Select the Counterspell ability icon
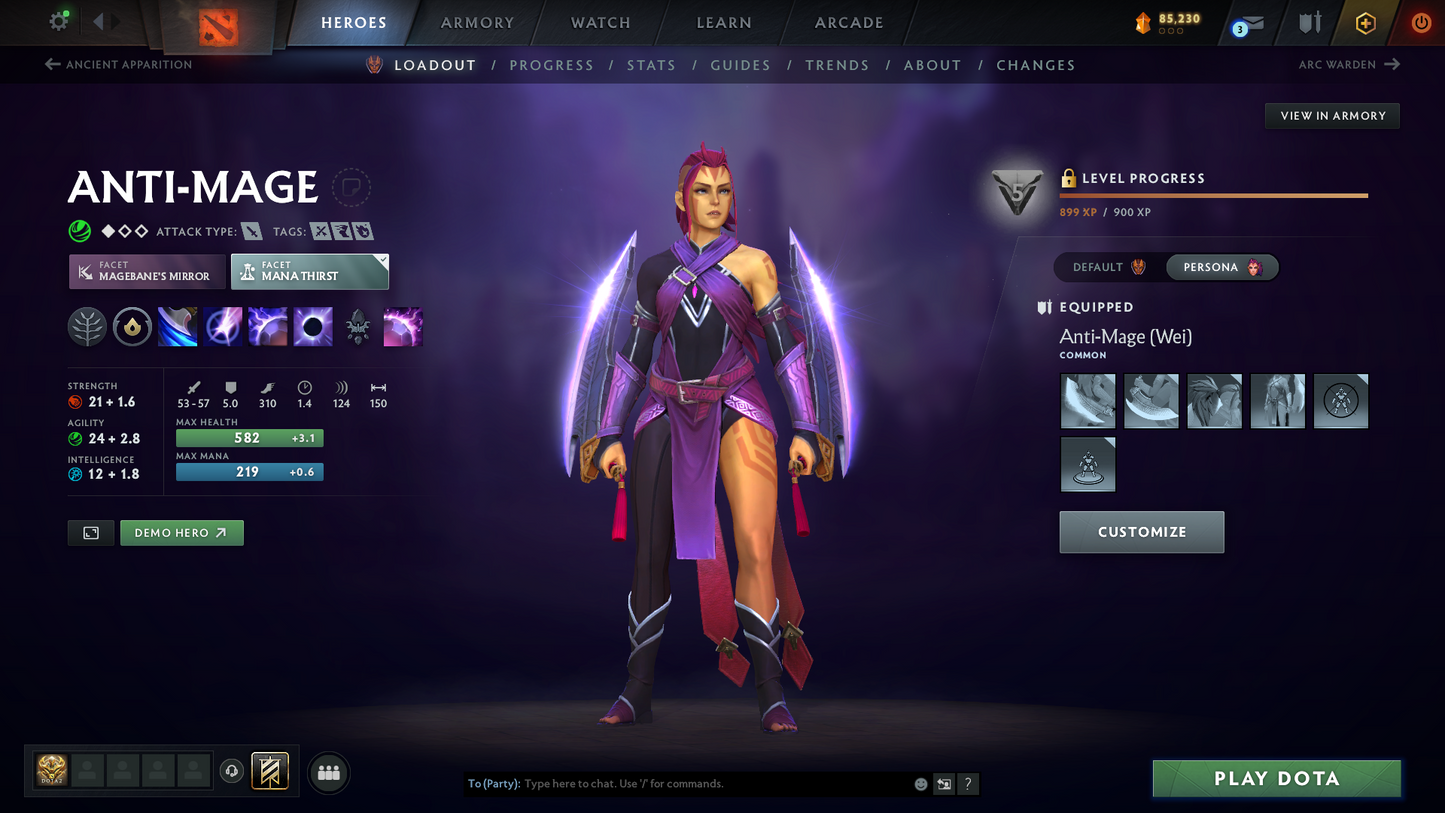1445x813 pixels. pyautogui.click(x=267, y=326)
